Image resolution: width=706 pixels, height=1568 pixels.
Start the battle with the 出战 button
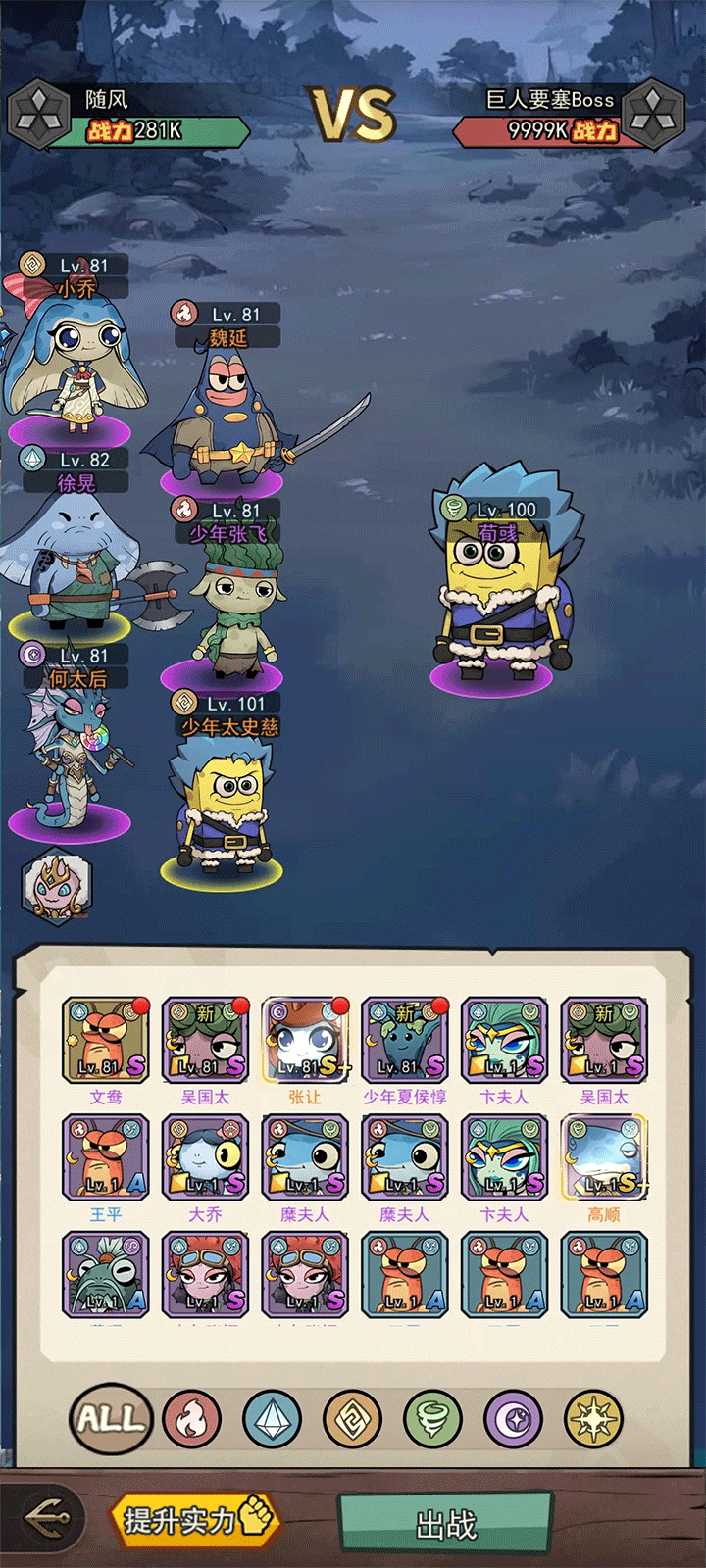(445, 1523)
